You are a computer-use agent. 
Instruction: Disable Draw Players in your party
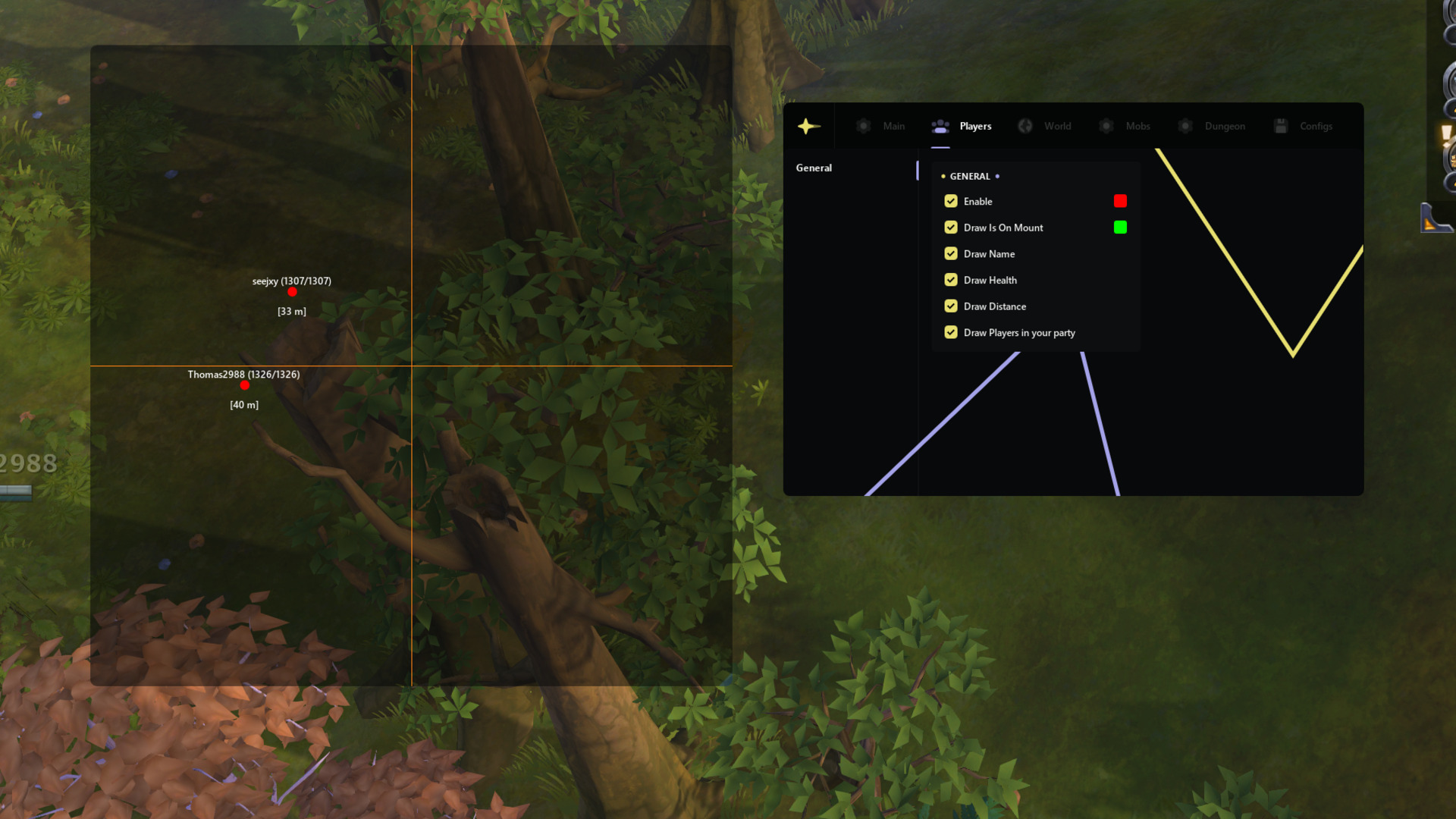[951, 332]
